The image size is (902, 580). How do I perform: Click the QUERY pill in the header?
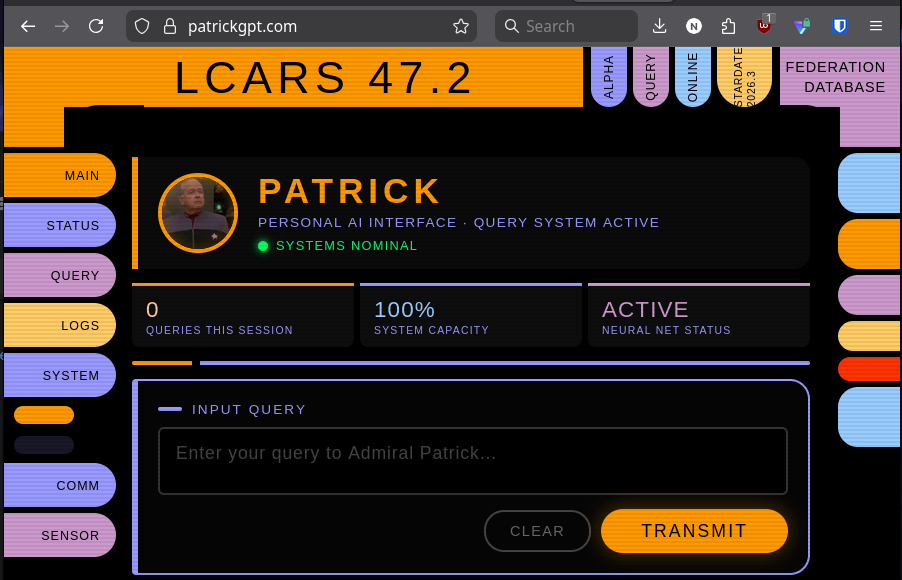651,77
